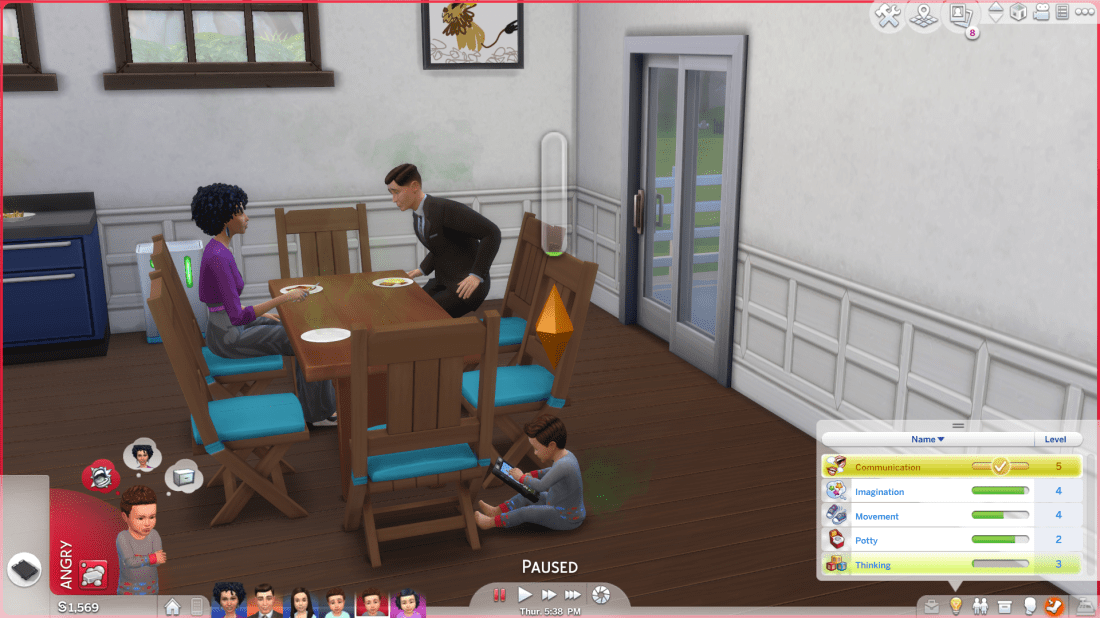Open the Inventory box panel
Screen dimensions: 1100x618
1003,606
